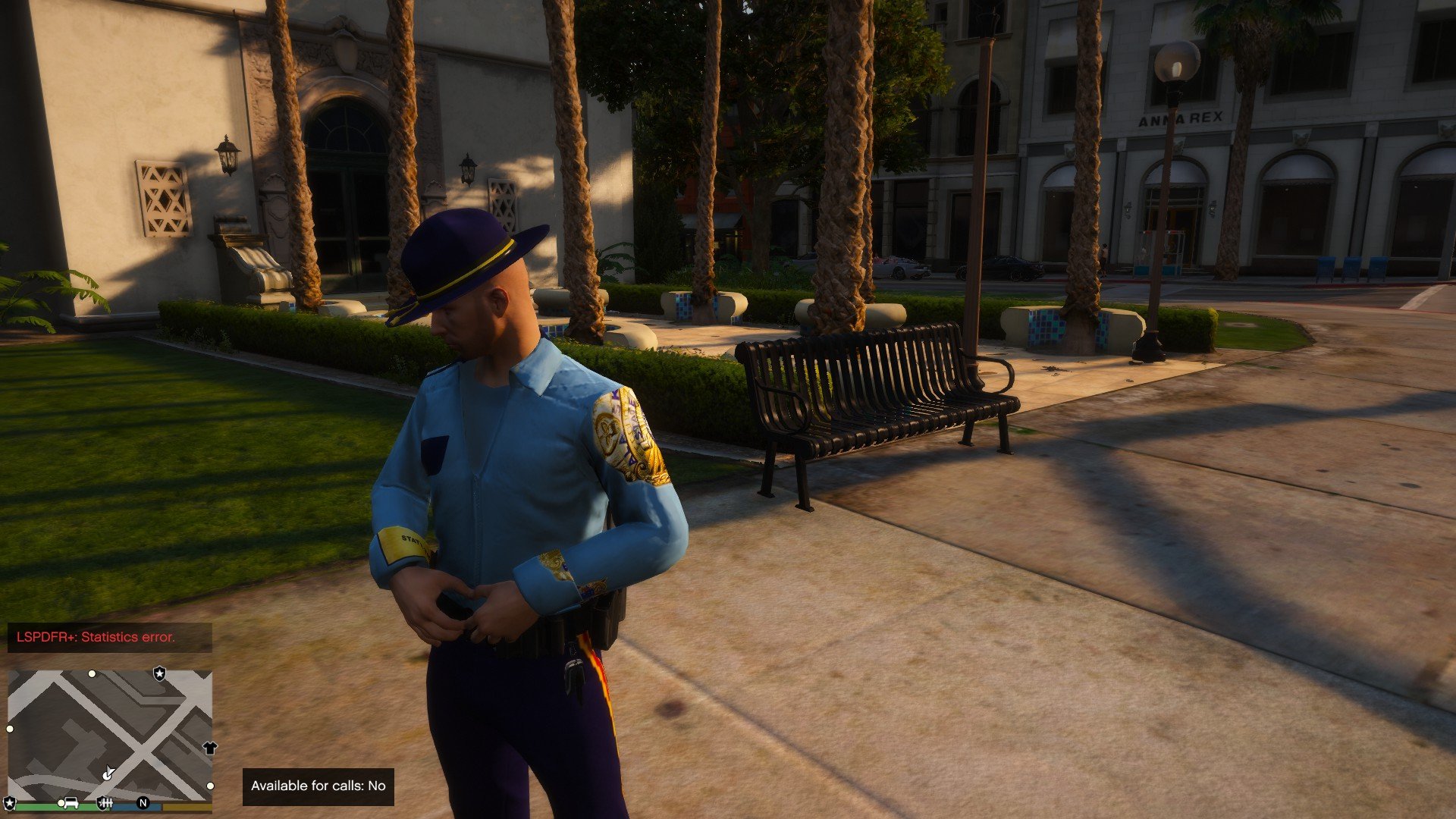Click the jail shield blip with bars

(105, 802)
